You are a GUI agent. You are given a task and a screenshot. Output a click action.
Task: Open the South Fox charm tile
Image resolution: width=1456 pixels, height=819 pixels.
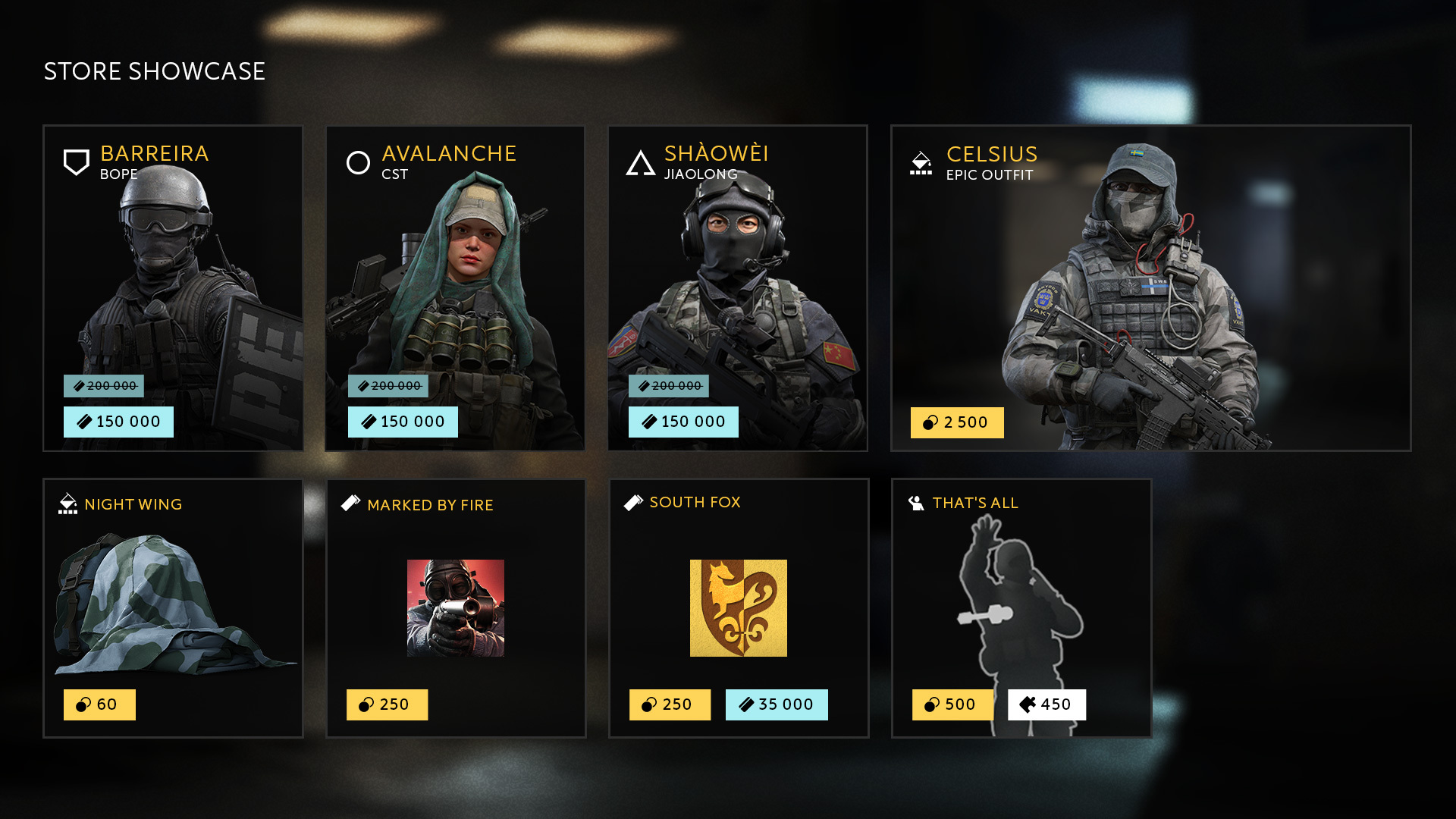[x=738, y=607]
